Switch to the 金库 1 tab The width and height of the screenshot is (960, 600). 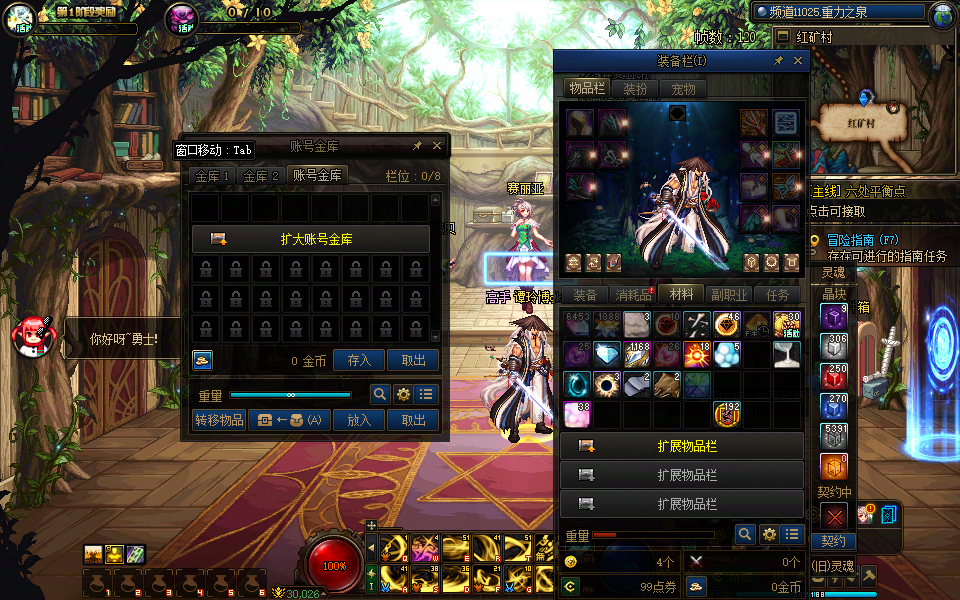pyautogui.click(x=213, y=176)
